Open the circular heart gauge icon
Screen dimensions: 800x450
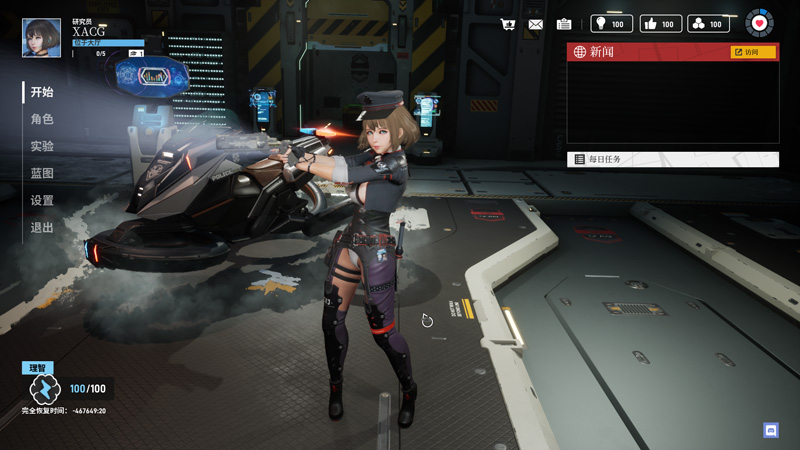tap(759, 23)
